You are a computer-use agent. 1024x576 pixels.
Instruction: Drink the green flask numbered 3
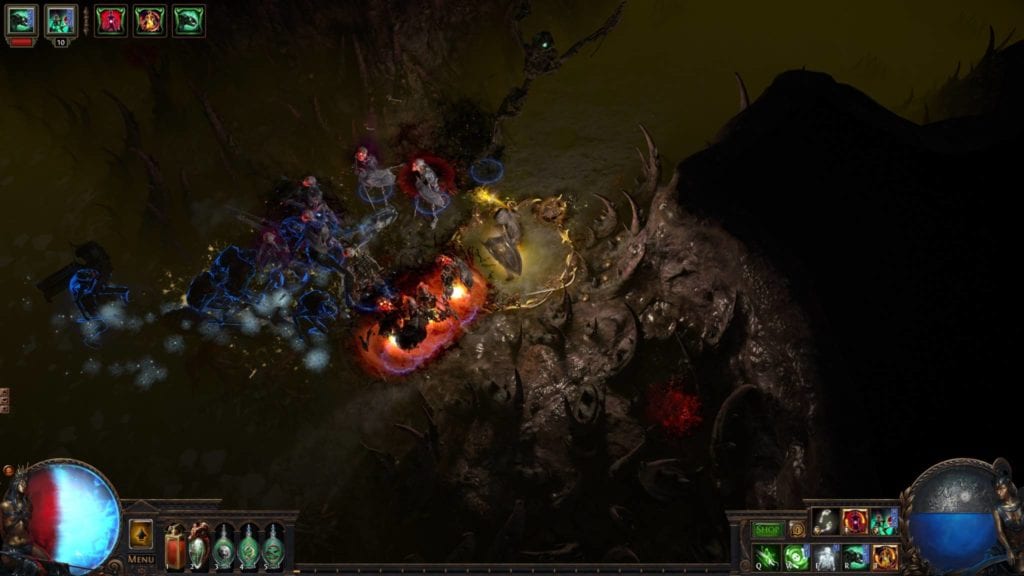click(x=223, y=548)
